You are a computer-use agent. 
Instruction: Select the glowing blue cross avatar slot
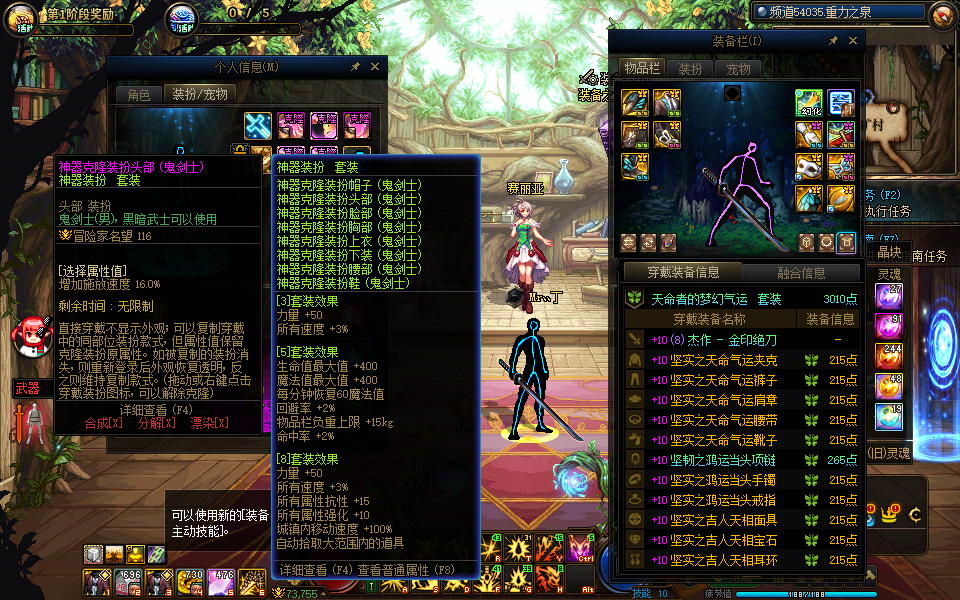(x=258, y=125)
